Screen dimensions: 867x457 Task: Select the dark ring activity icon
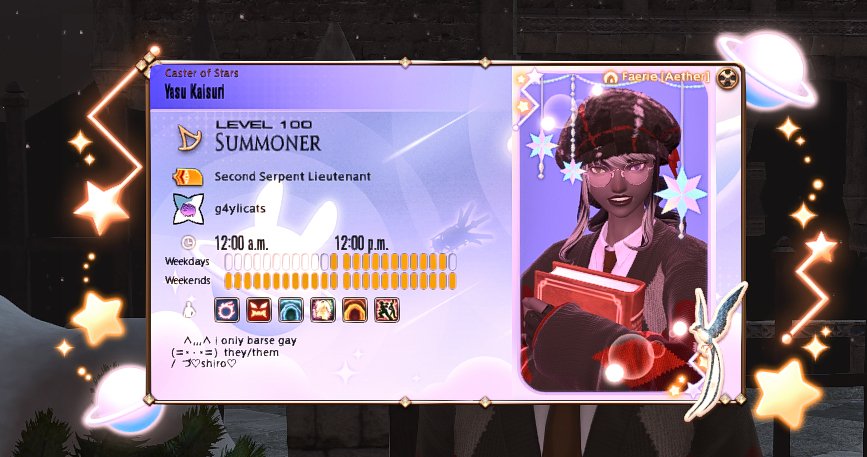227,309
